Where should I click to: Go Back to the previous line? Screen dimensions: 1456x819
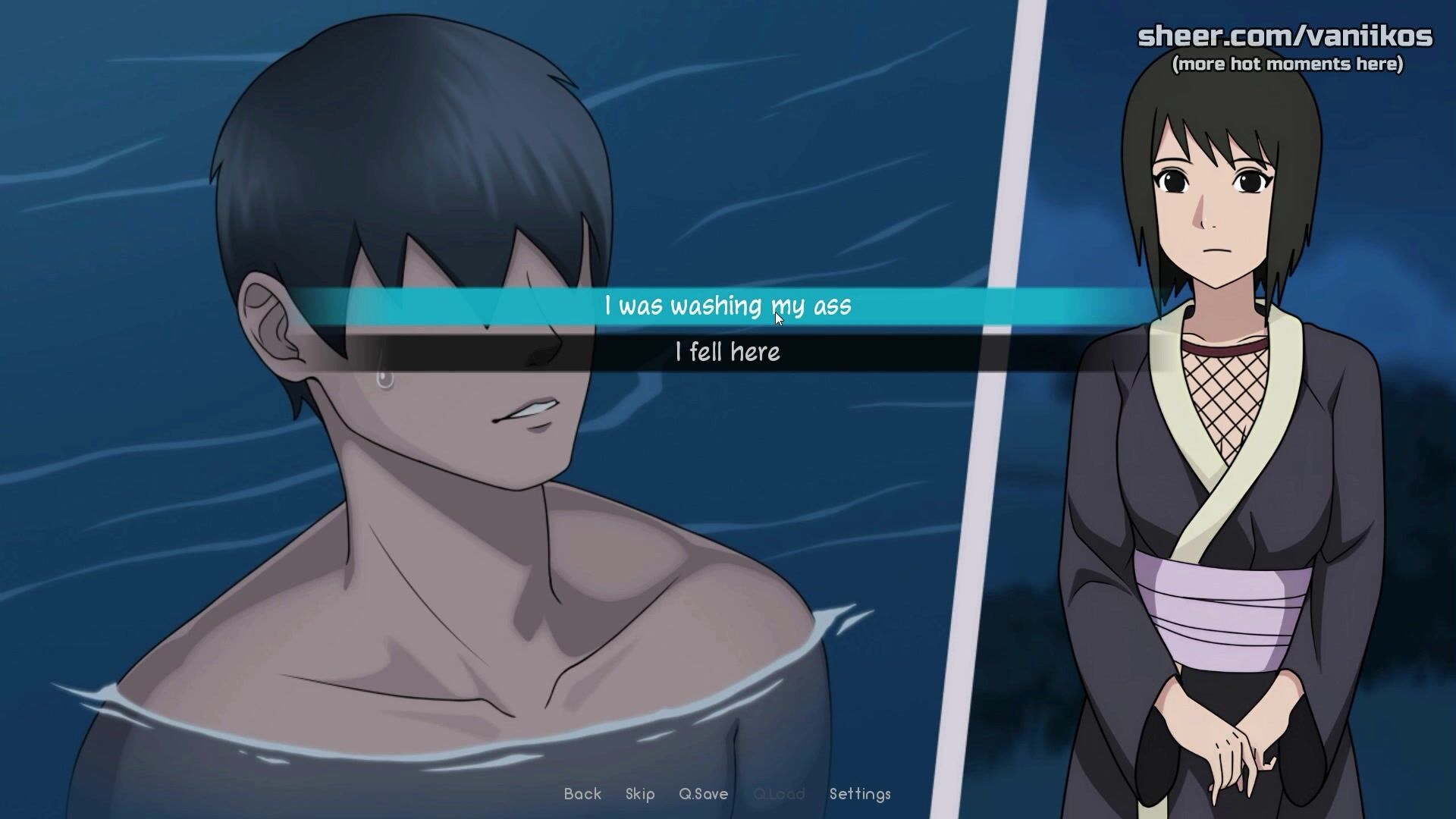click(582, 794)
